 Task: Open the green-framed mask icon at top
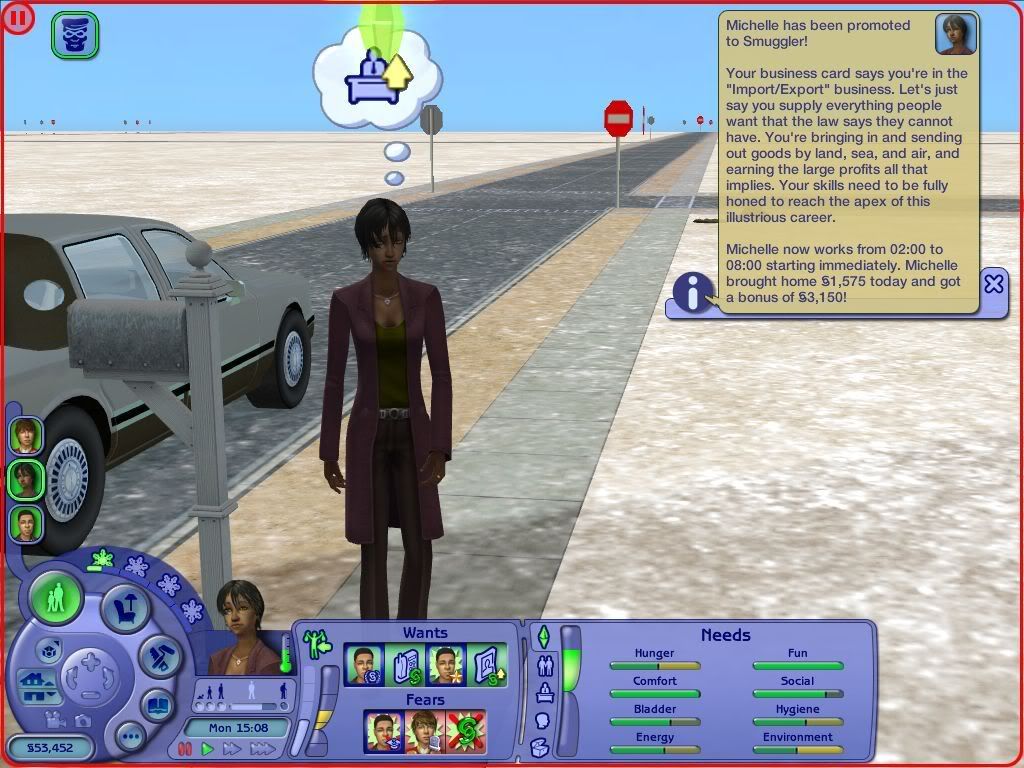74,35
